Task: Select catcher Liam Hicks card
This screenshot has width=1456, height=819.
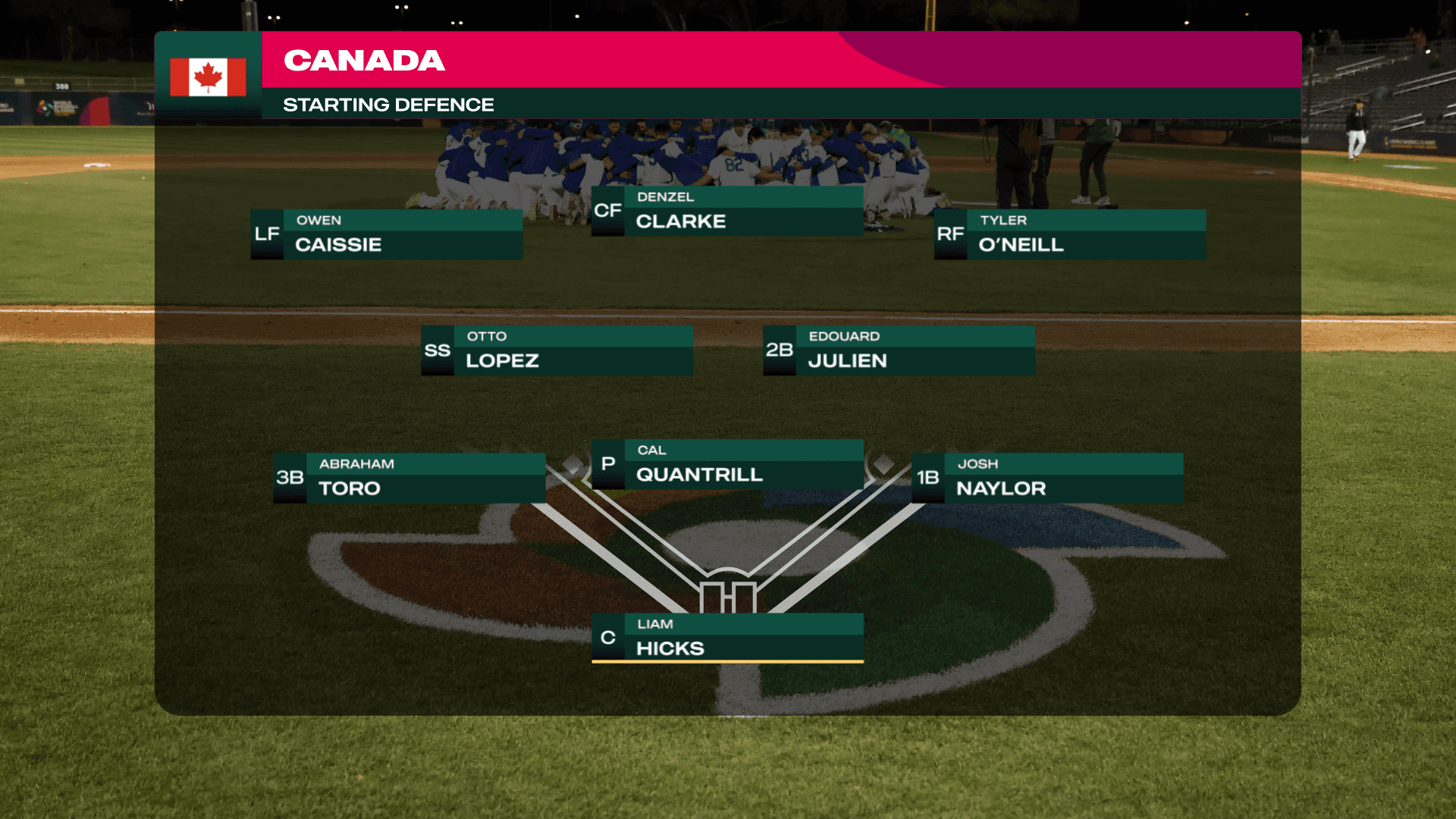Action: [727, 638]
